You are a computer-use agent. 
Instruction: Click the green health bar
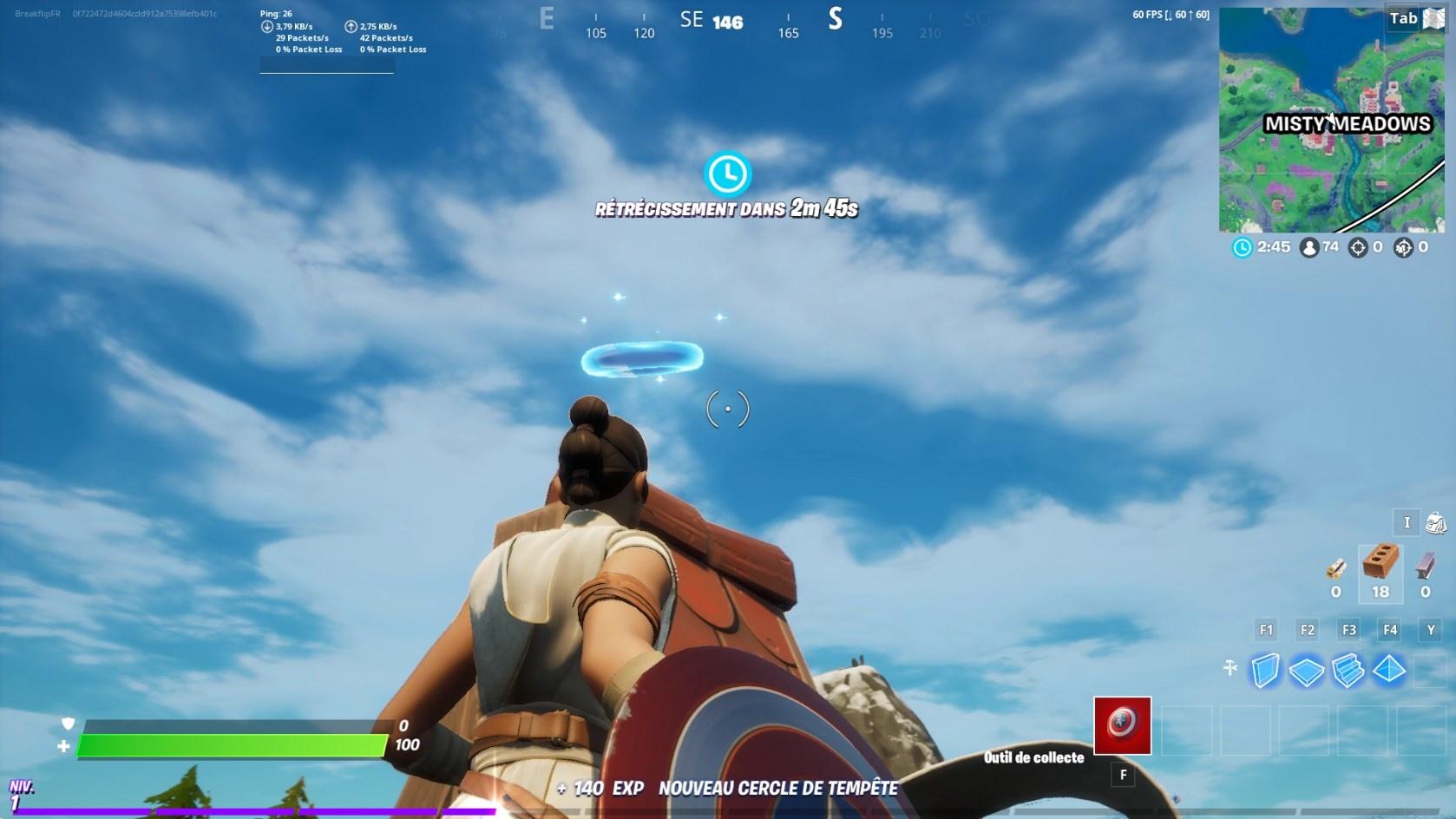[x=232, y=744]
